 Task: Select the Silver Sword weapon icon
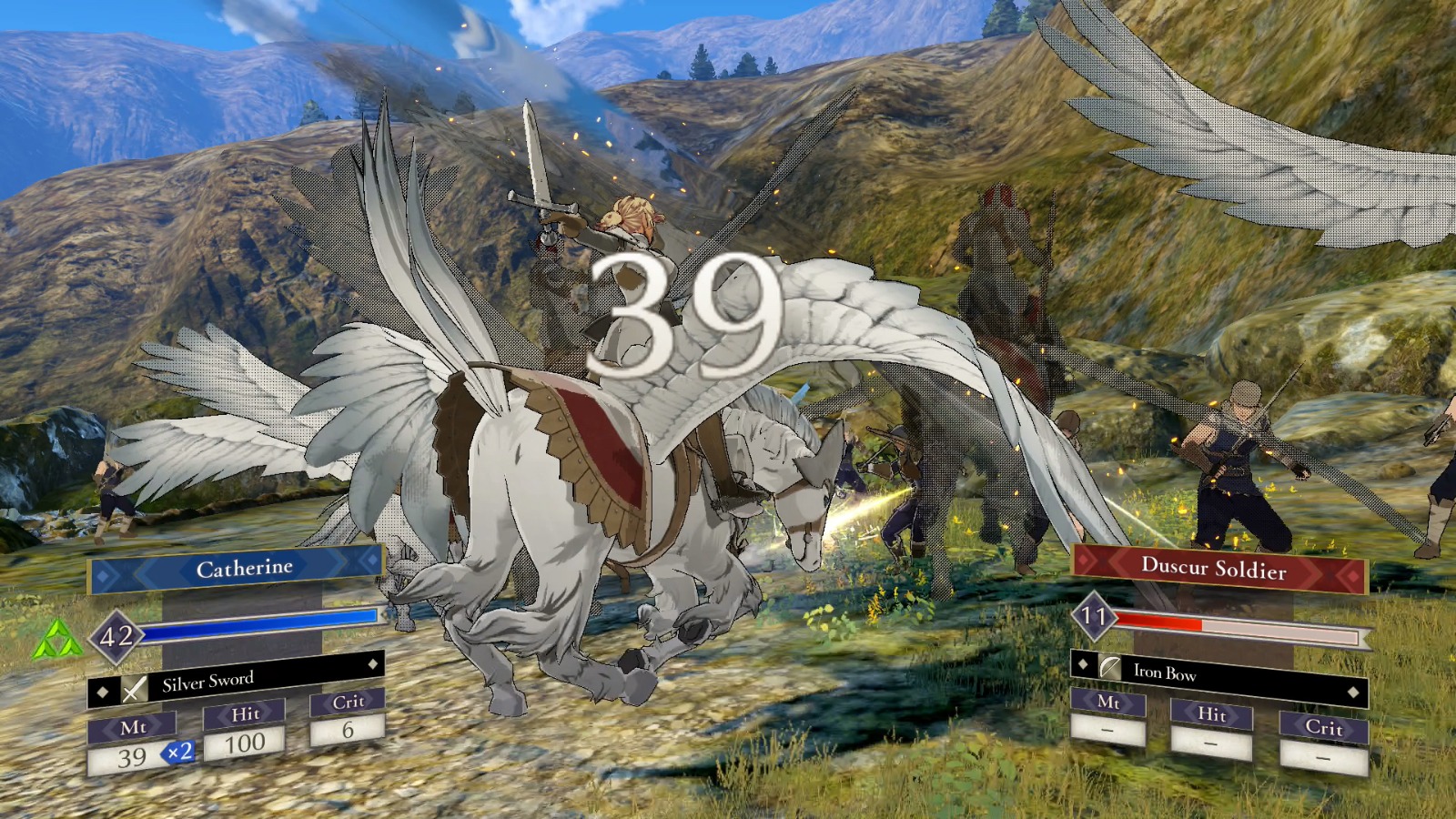135,689
